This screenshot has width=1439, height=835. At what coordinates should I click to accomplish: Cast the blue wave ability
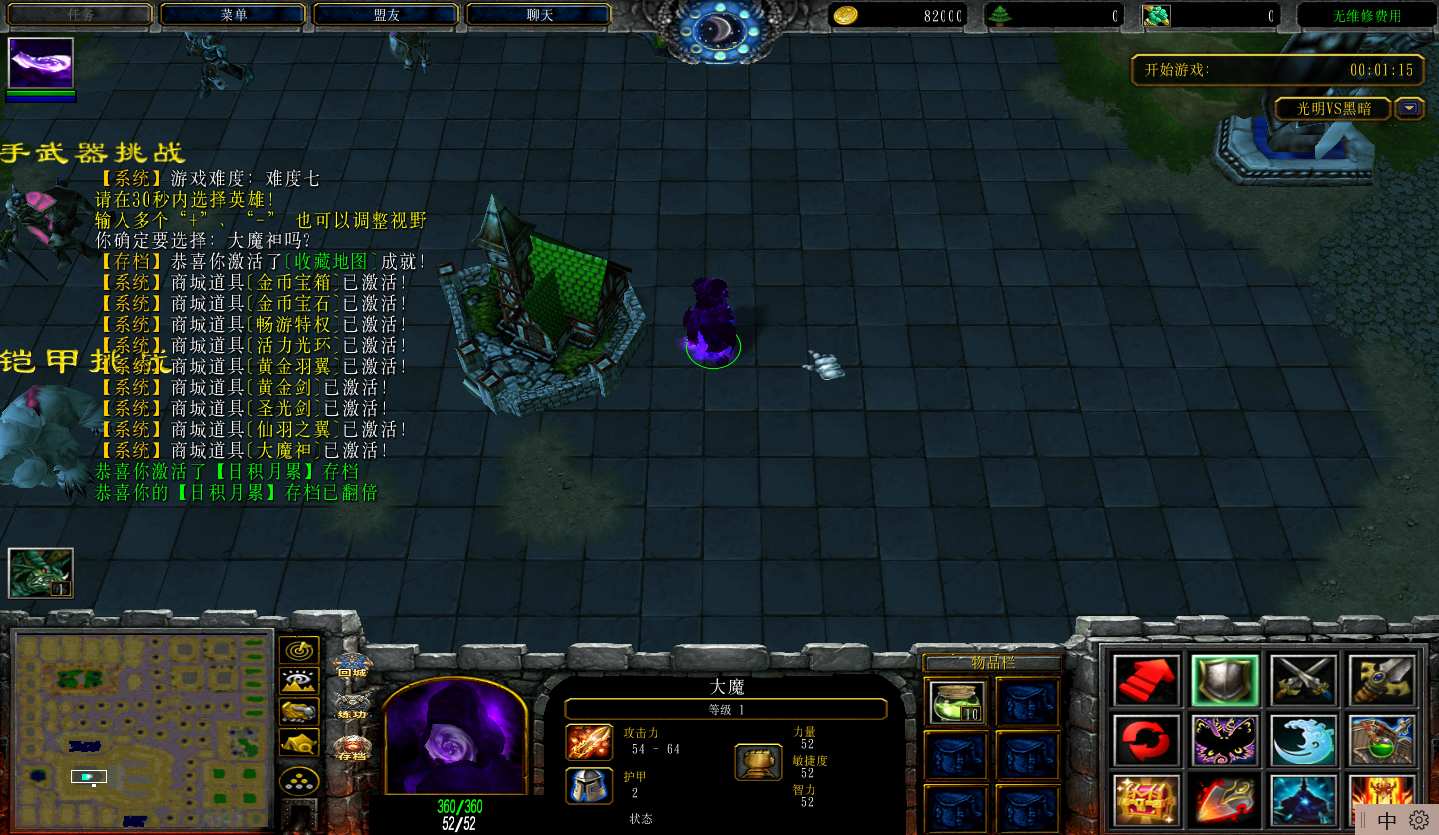(x=1304, y=740)
